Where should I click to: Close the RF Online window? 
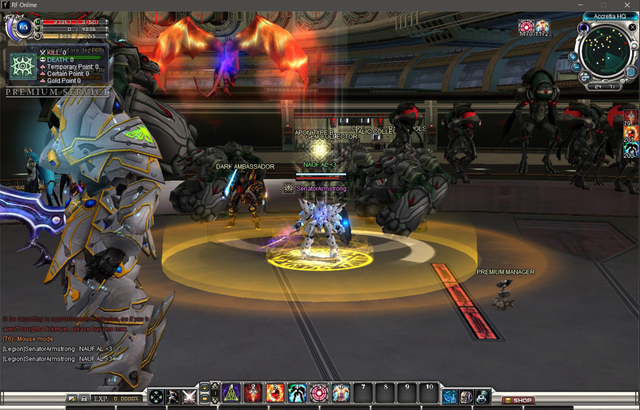[x=629, y=5]
